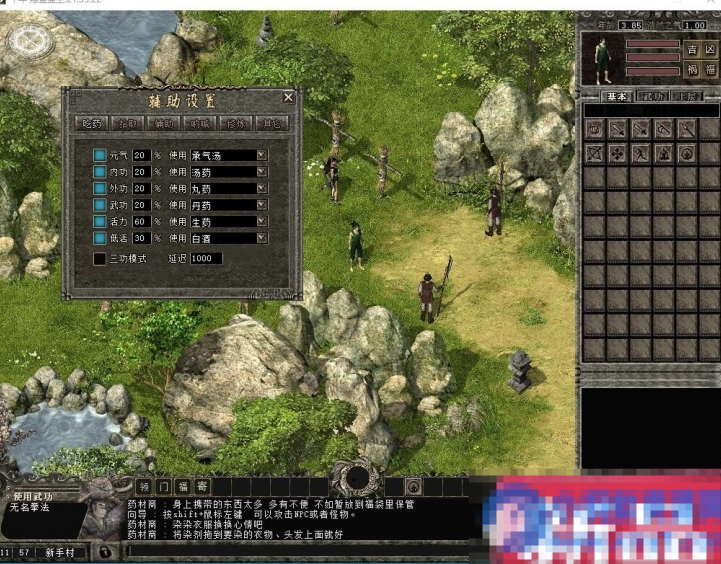721x564 pixels.
Task: Click the 元气 percentage input field
Action: [141, 155]
